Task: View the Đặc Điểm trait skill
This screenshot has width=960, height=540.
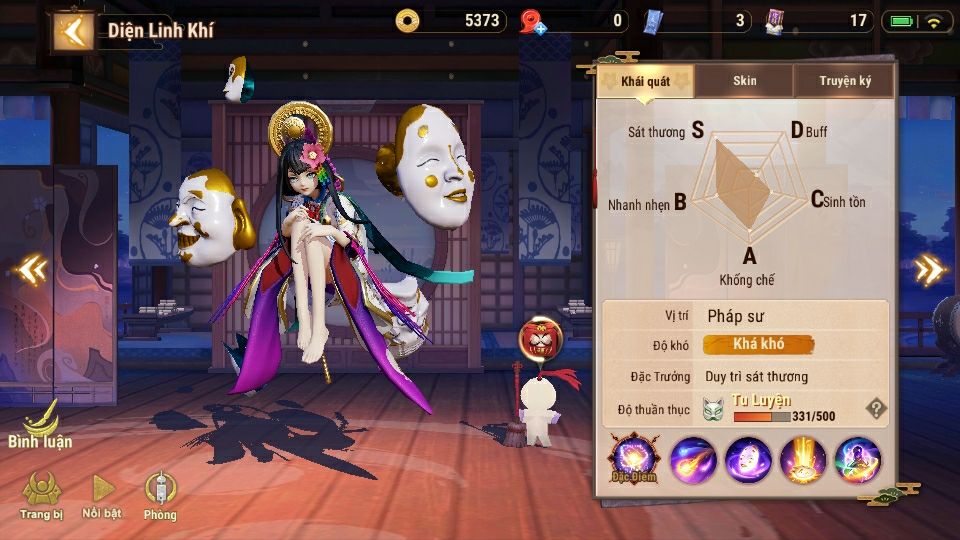Action: [x=632, y=460]
